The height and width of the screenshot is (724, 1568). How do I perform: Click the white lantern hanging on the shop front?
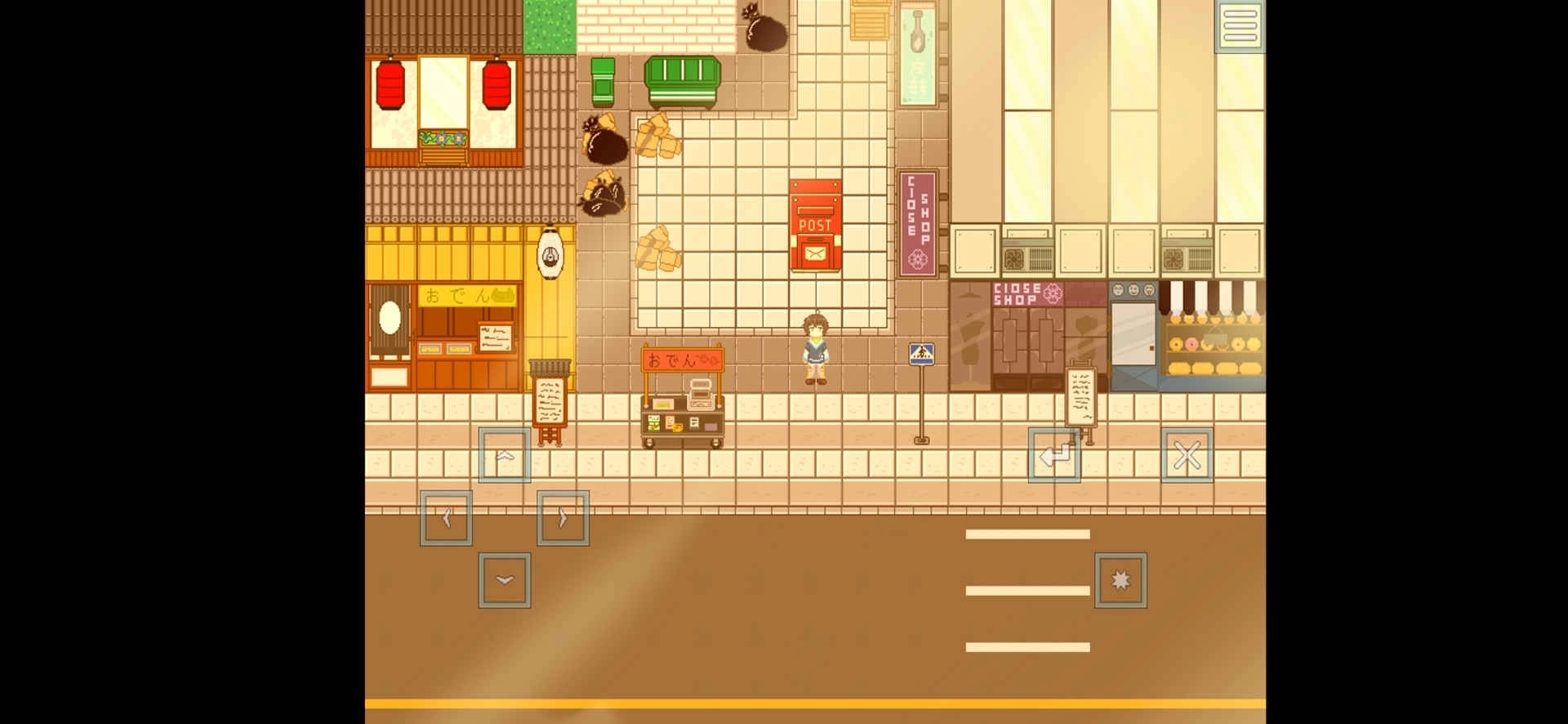[551, 253]
